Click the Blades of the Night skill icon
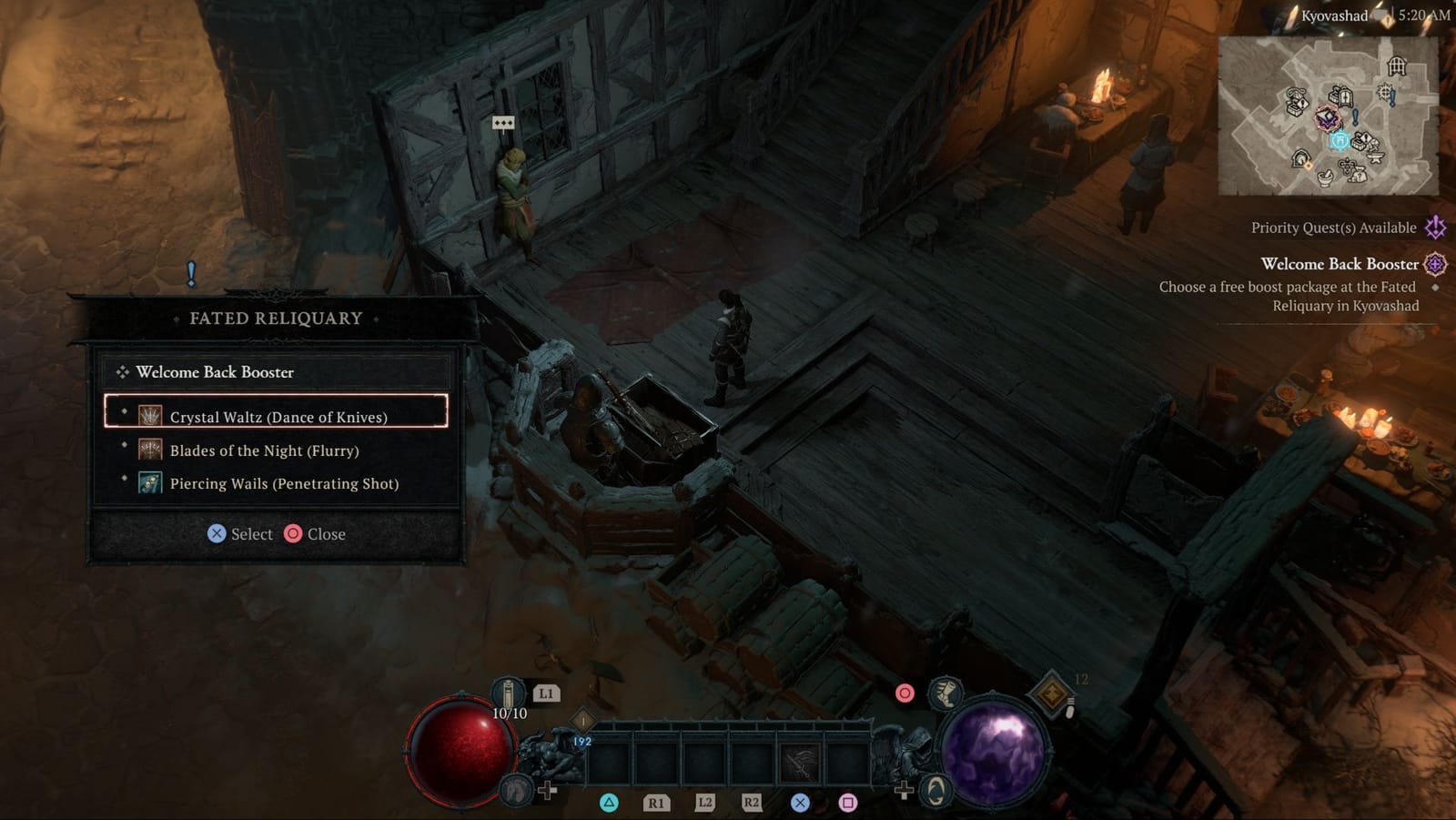The image size is (1456, 820). coord(150,450)
